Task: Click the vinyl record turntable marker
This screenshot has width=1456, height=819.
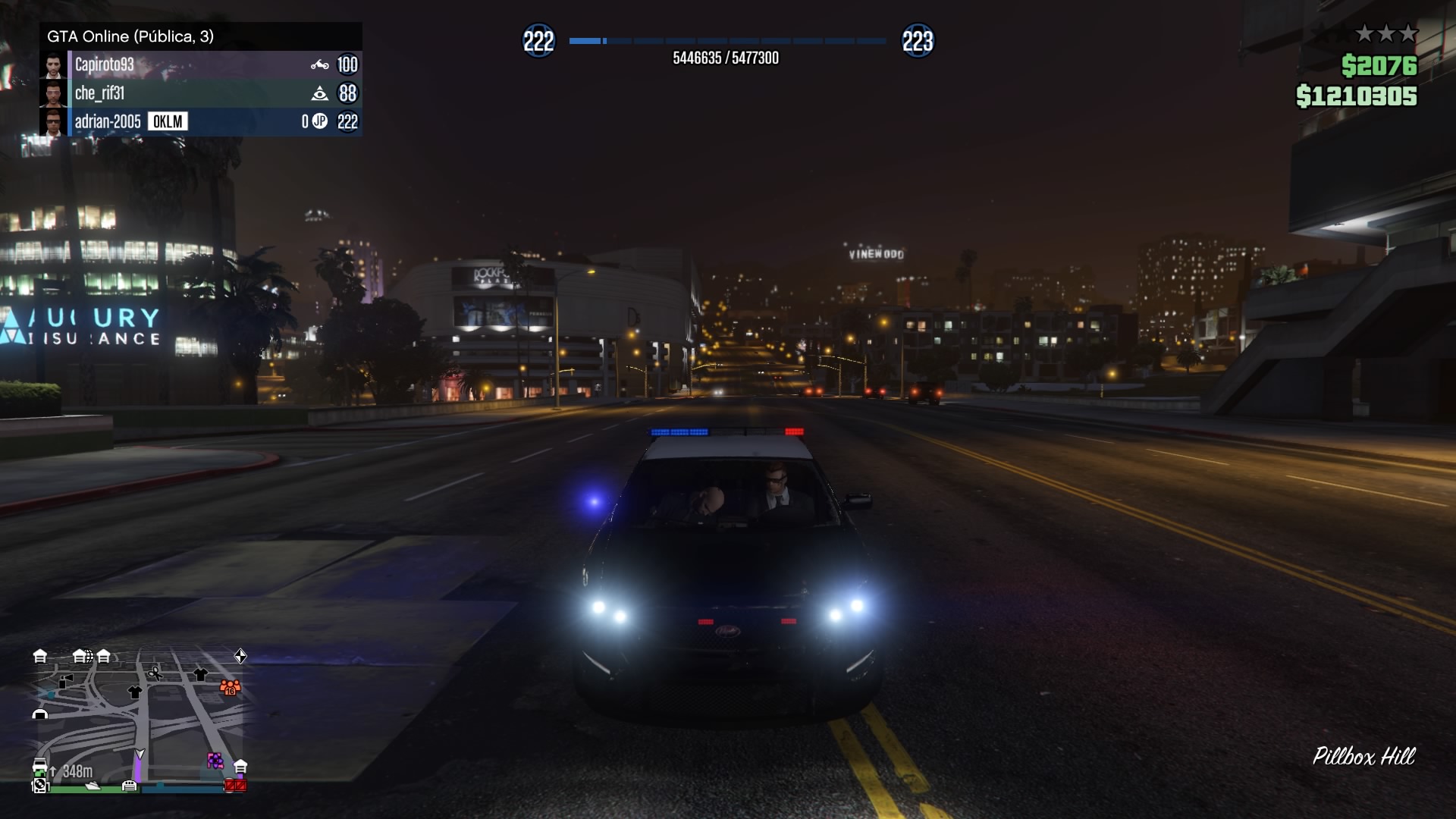Action: [x=39, y=786]
